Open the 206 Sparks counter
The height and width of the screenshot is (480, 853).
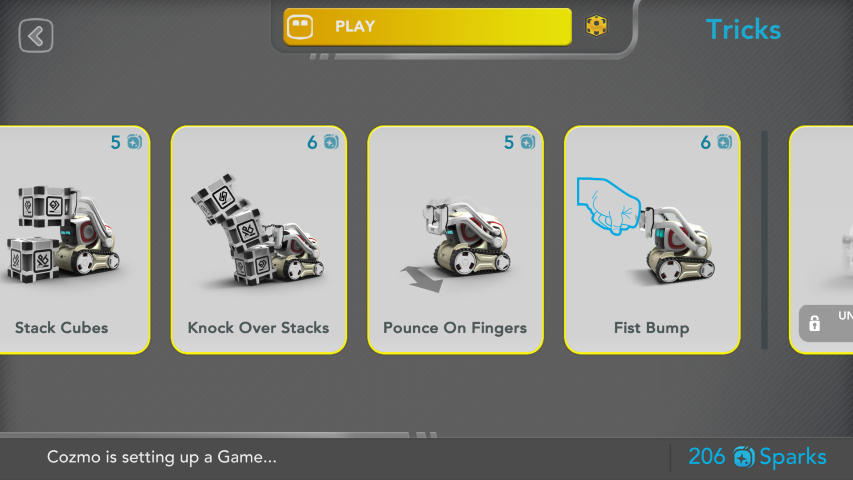point(757,457)
